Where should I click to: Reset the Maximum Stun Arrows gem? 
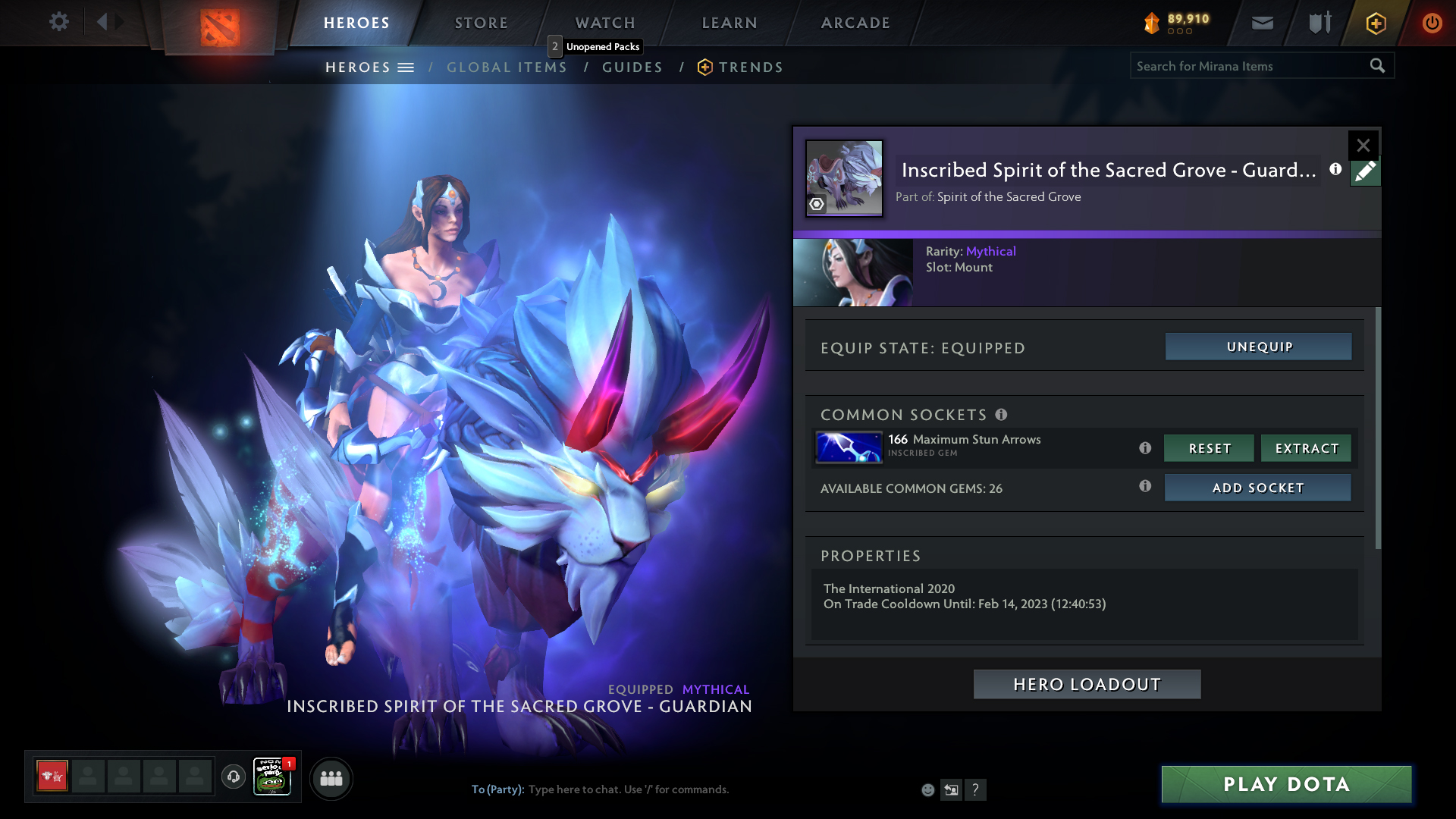click(x=1210, y=448)
